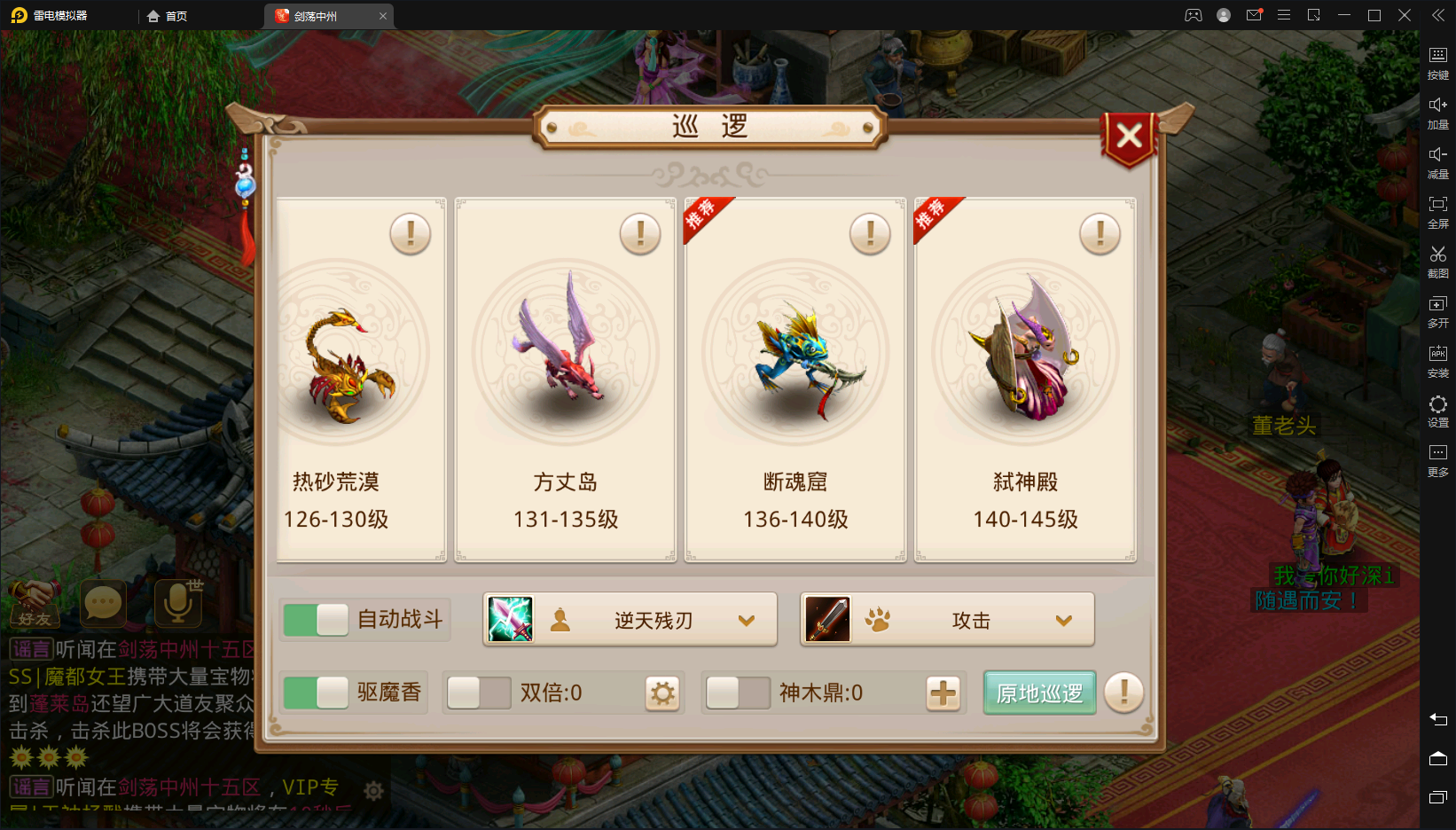
Task: Open 双倍 gear settings button
Action: coord(662,693)
